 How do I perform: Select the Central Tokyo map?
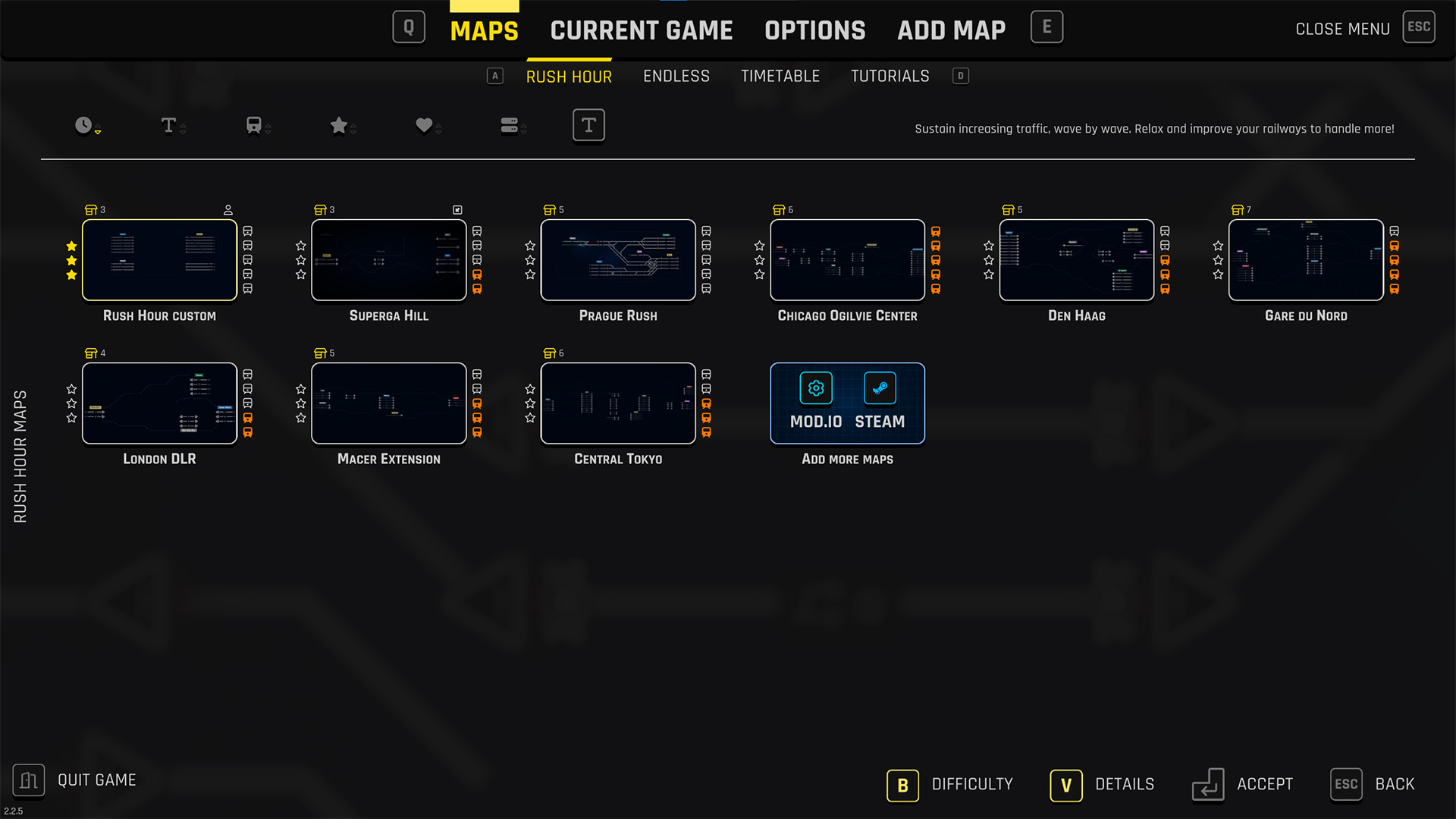tap(618, 403)
